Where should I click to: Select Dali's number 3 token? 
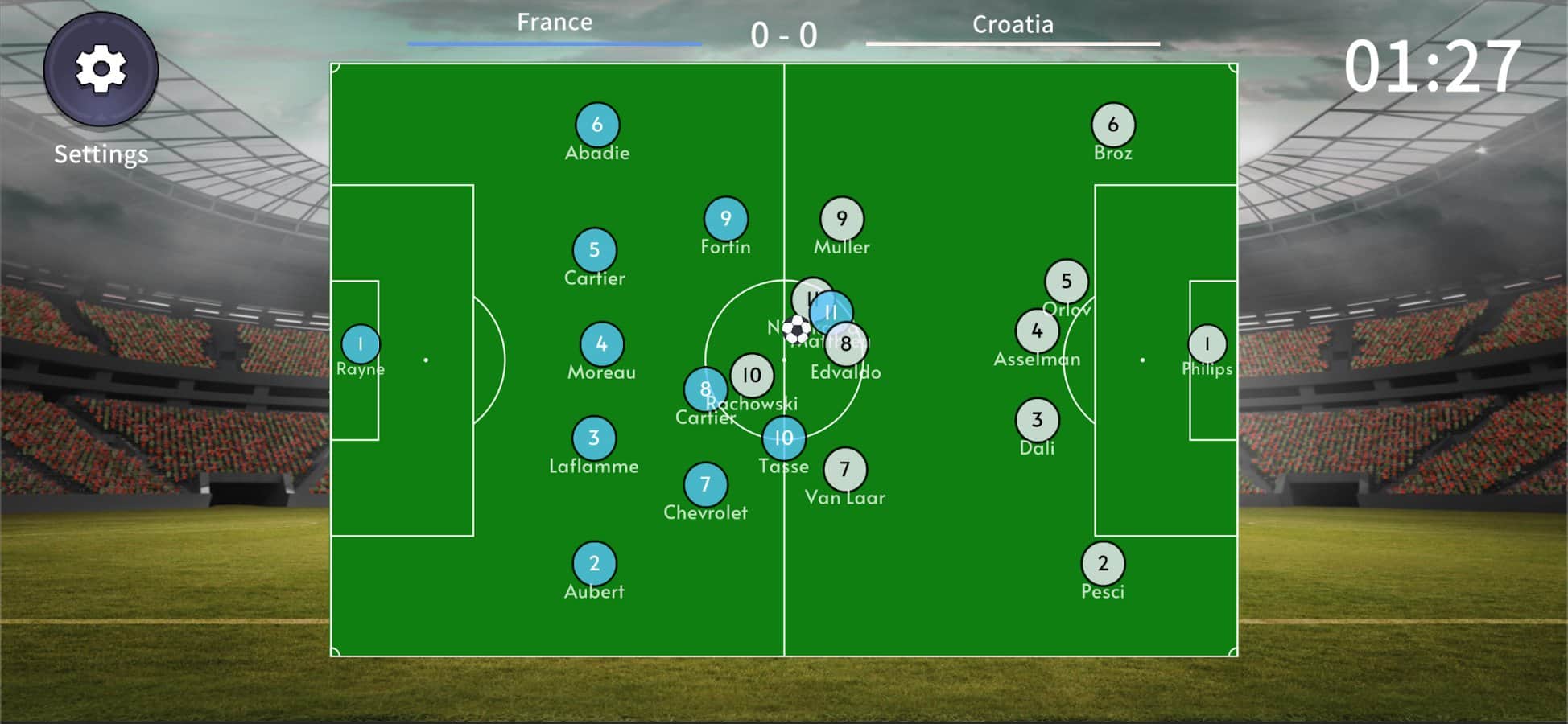1038,419
